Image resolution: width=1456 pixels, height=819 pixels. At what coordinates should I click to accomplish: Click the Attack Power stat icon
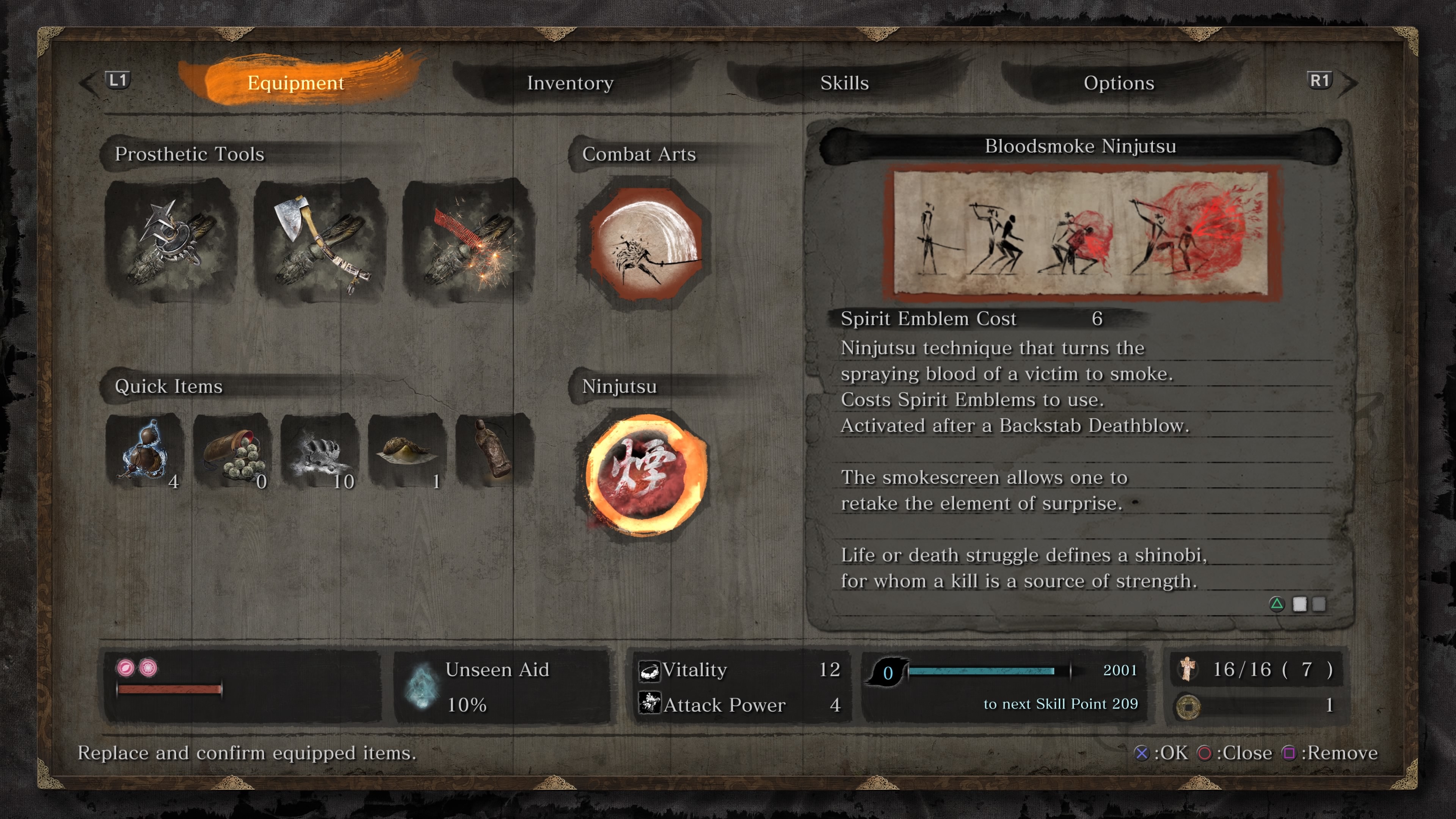click(x=651, y=705)
